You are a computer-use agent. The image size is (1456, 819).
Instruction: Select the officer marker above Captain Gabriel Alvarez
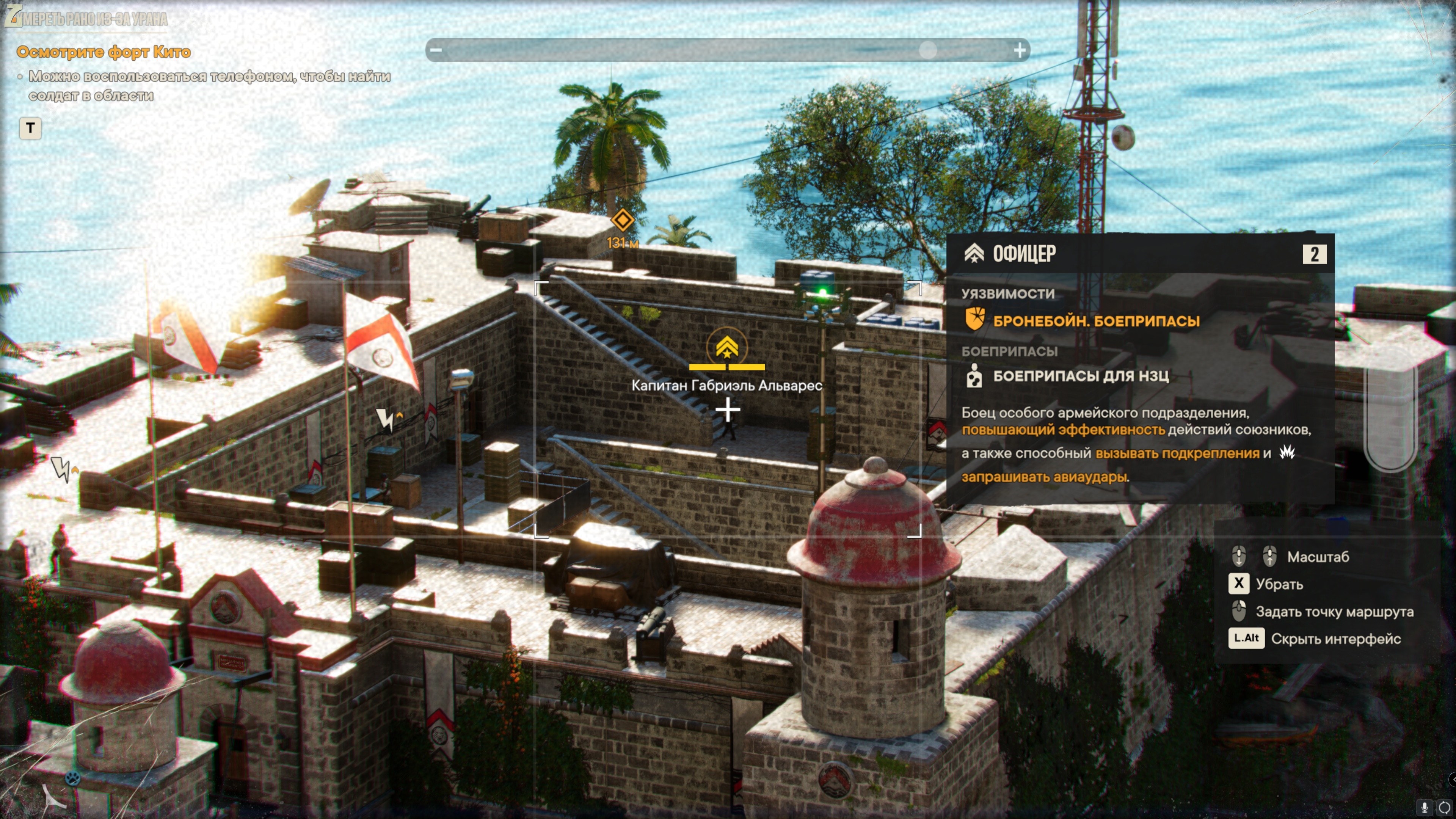tap(727, 347)
